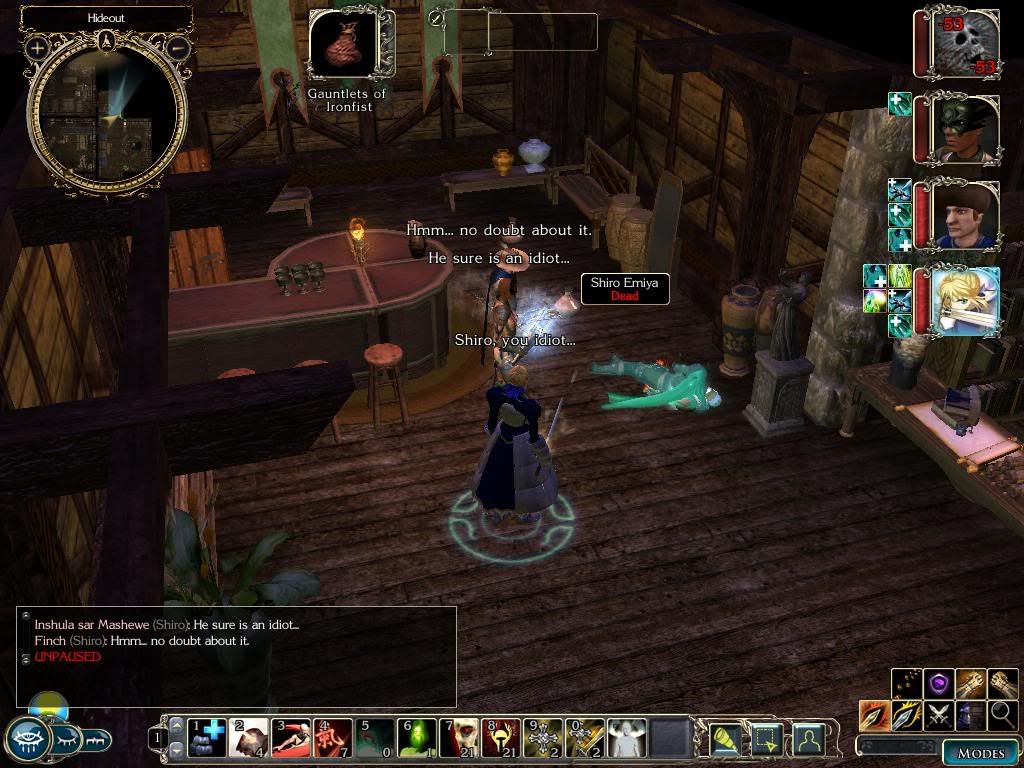This screenshot has height=768, width=1024.
Task: Select the Gauntlets of Ironfist item icon
Action: (x=346, y=44)
